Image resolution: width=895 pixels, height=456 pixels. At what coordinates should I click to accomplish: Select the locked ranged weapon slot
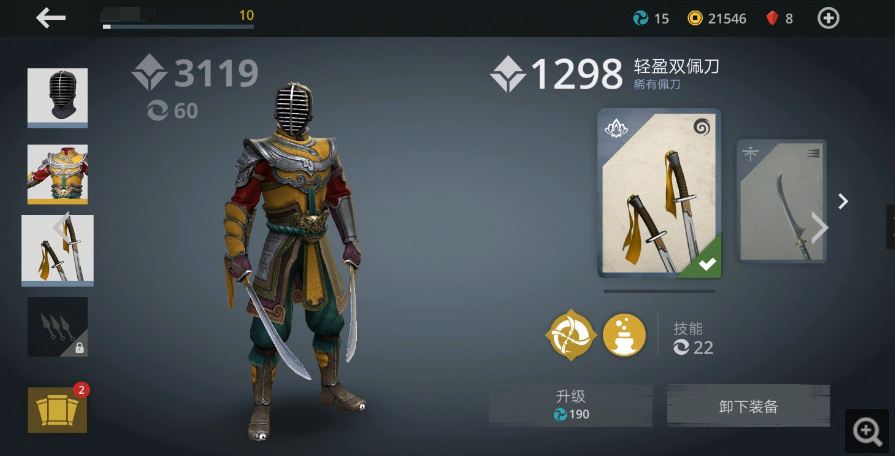coord(57,326)
